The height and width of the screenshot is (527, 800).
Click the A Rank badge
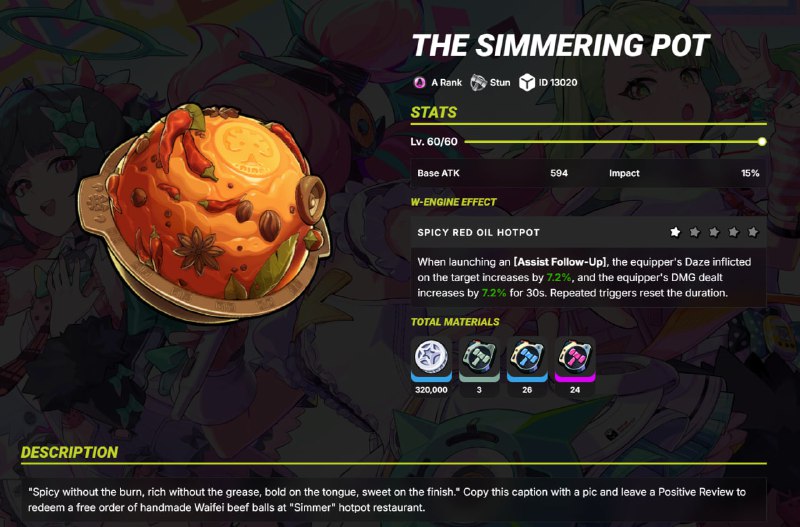pos(439,82)
